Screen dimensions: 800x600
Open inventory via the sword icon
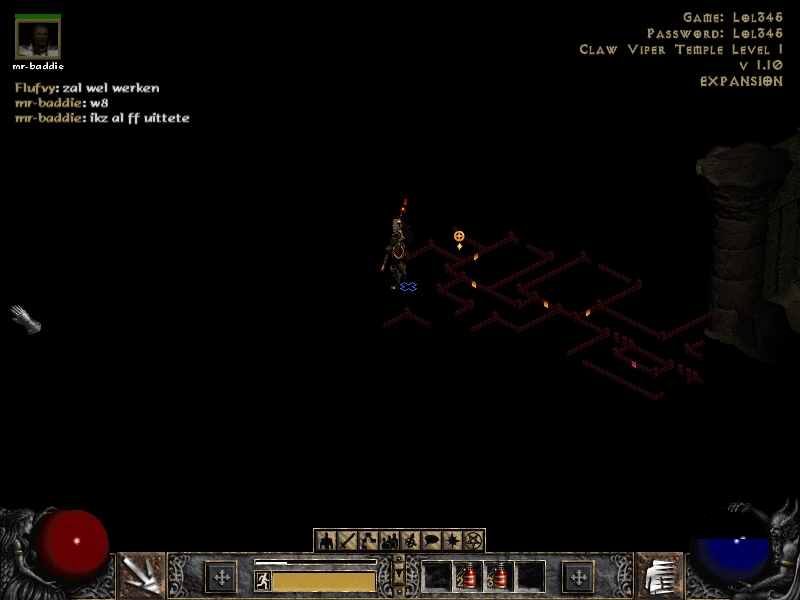(347, 541)
